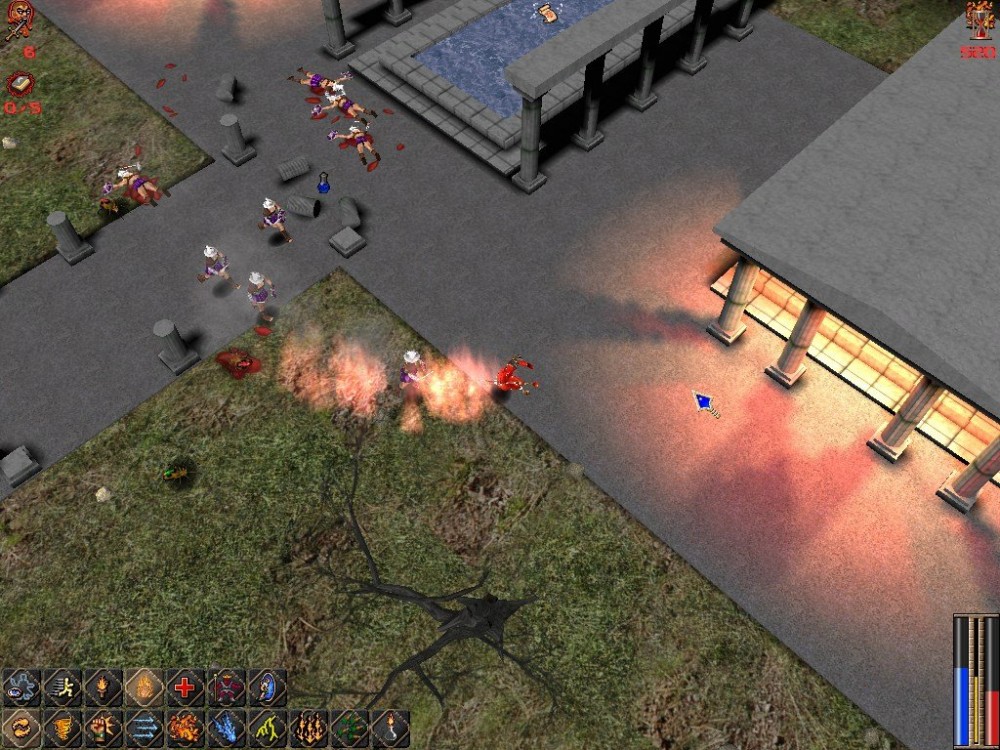Select the fiery explosion spell icon

pyautogui.click(x=185, y=728)
